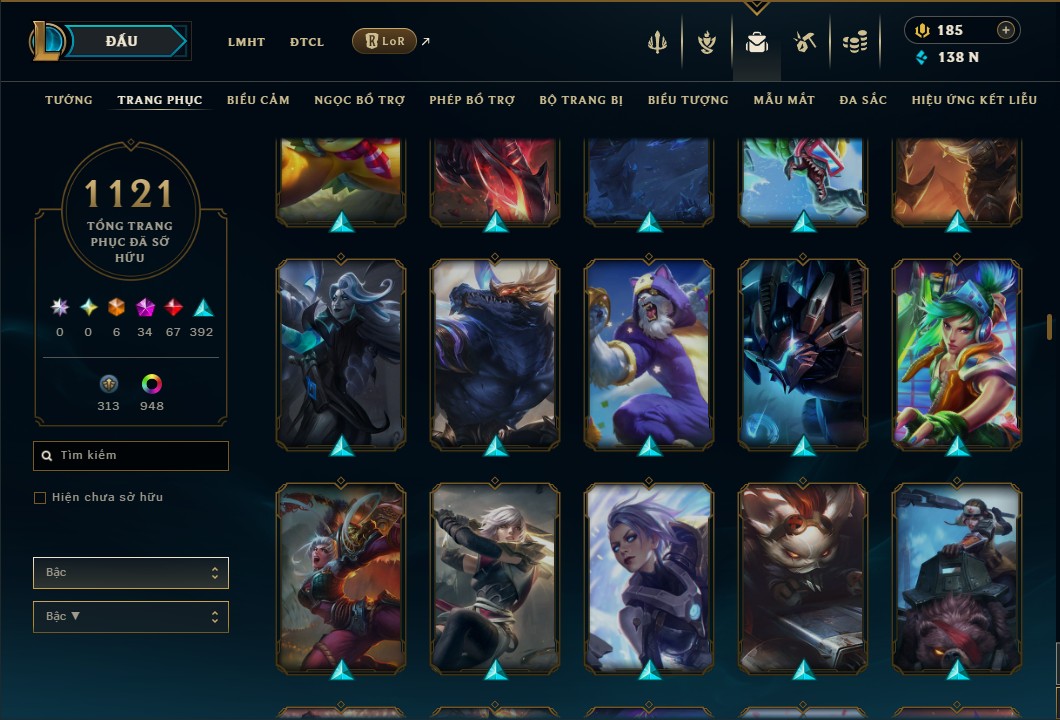Open the LoR external link
Viewport: 1060px width, 720px height.
click(385, 41)
